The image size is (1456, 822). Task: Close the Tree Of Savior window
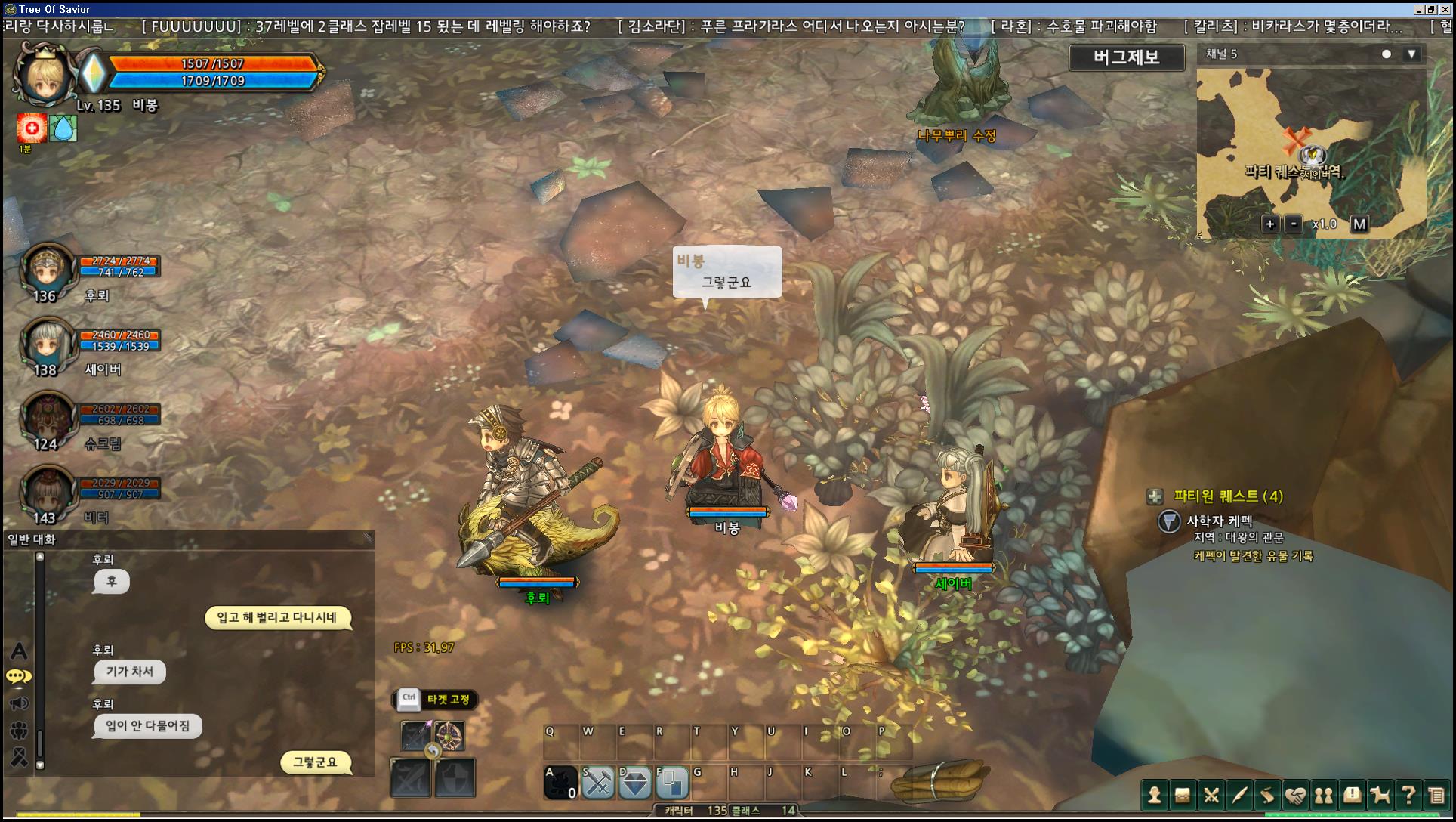(x=1446, y=9)
